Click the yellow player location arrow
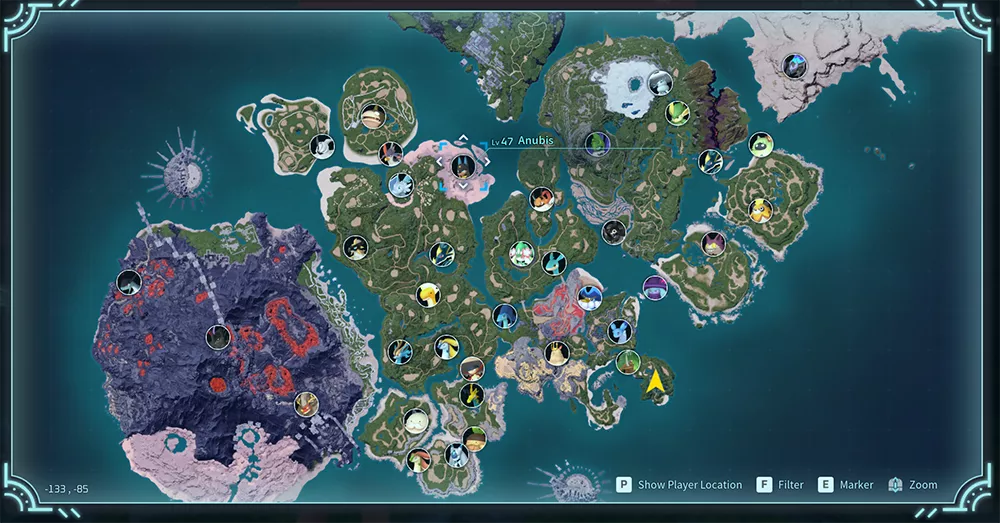Image resolution: width=1000 pixels, height=523 pixels. (655, 381)
